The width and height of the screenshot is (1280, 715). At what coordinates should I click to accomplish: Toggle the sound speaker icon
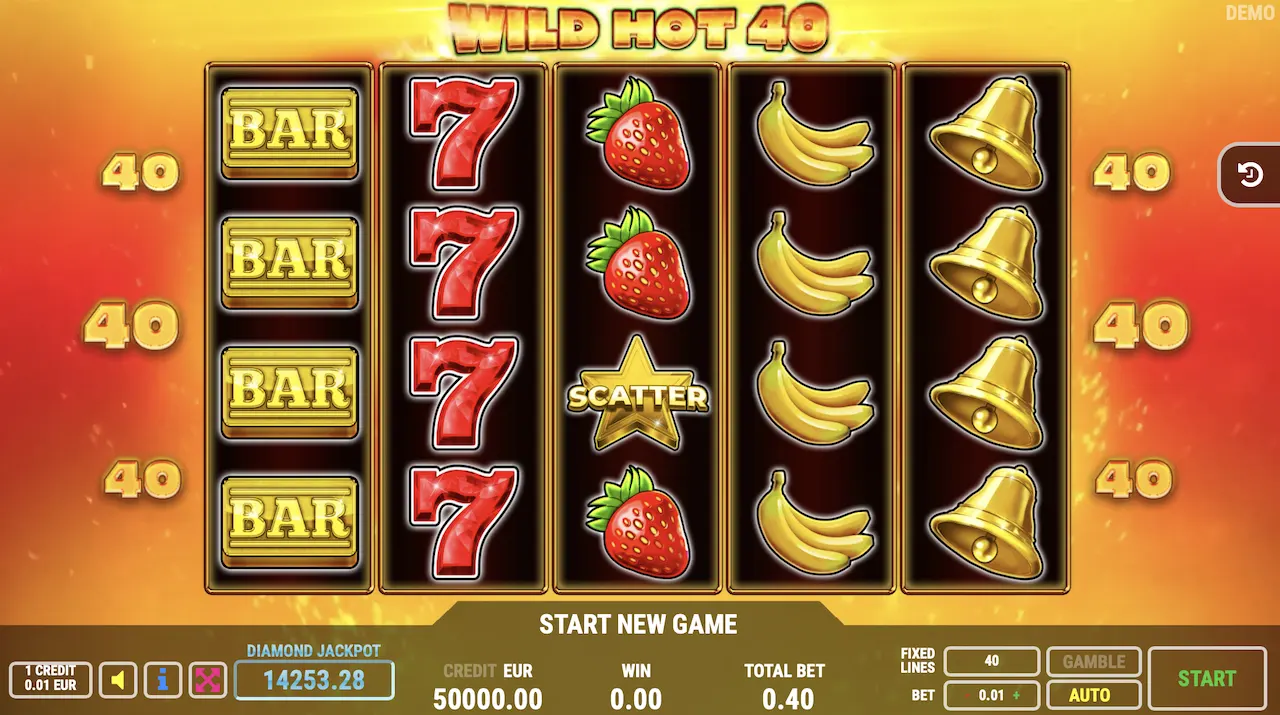pyautogui.click(x=118, y=681)
